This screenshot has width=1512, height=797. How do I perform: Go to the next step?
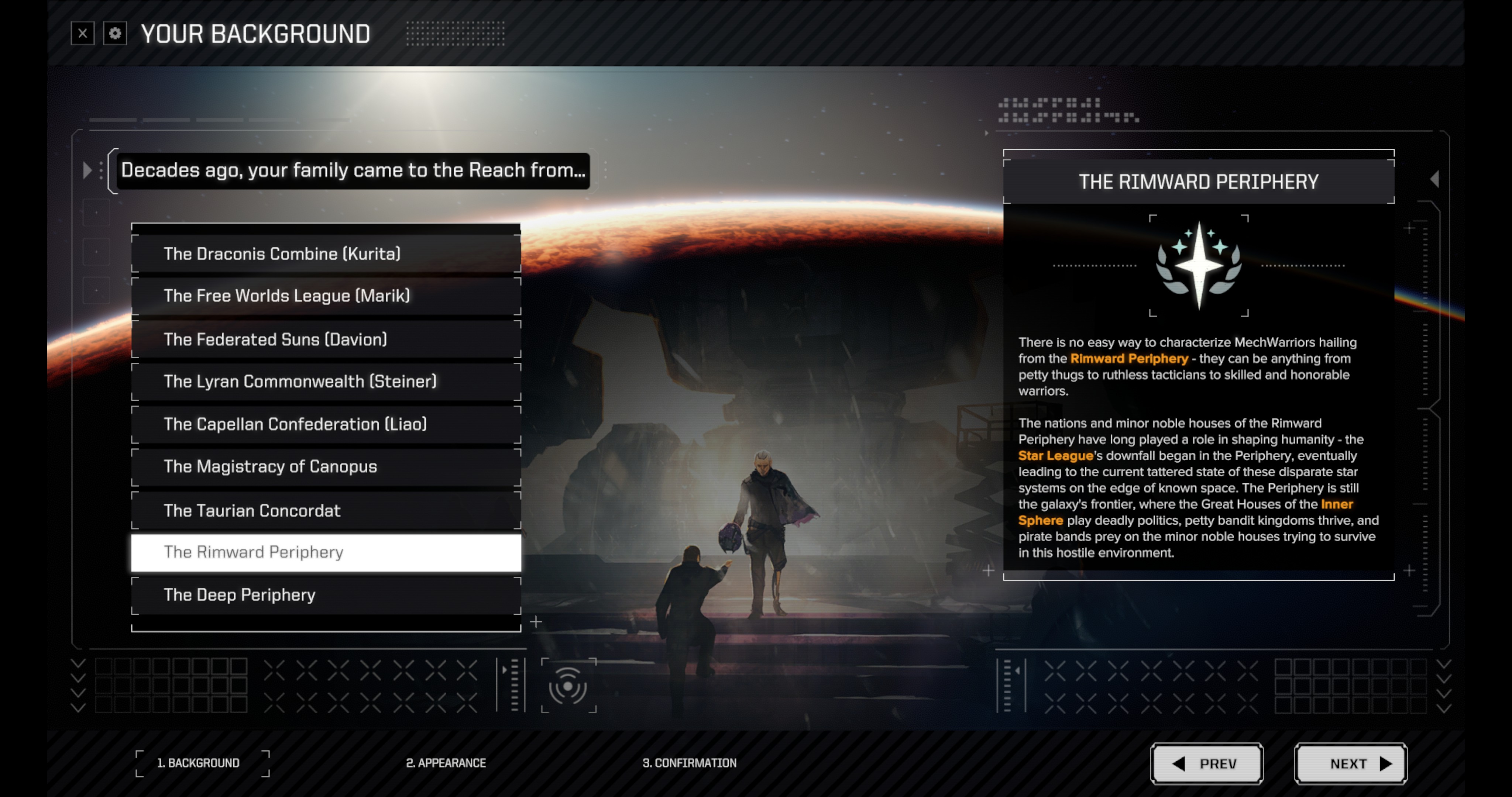pos(1350,763)
